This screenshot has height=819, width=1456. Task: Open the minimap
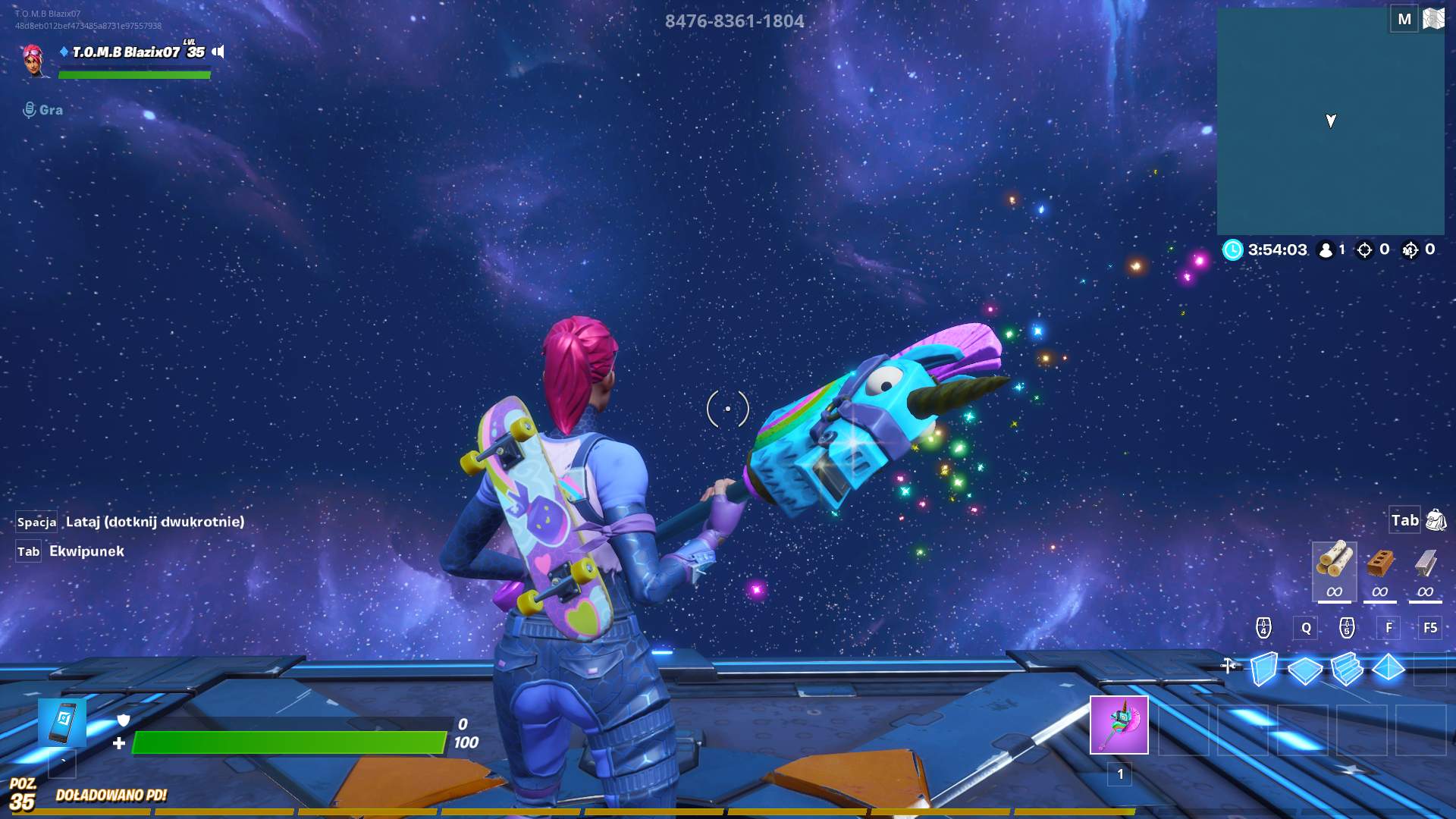pos(1330,121)
